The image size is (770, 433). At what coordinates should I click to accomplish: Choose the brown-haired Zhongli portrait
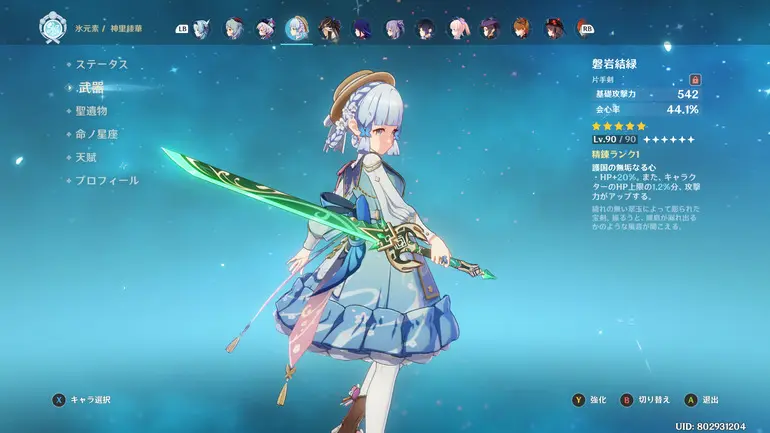pos(329,28)
